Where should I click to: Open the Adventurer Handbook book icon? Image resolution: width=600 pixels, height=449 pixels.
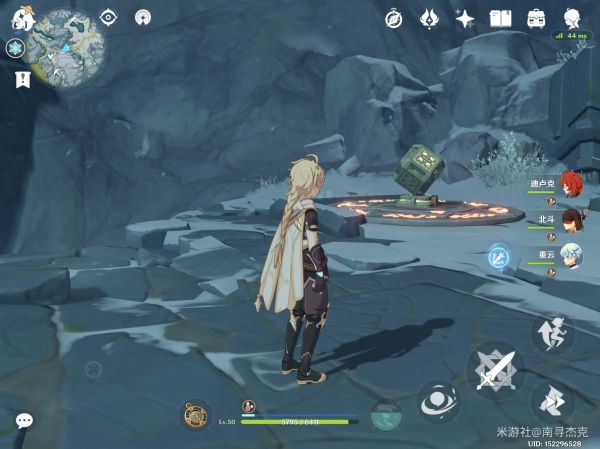coord(501,18)
